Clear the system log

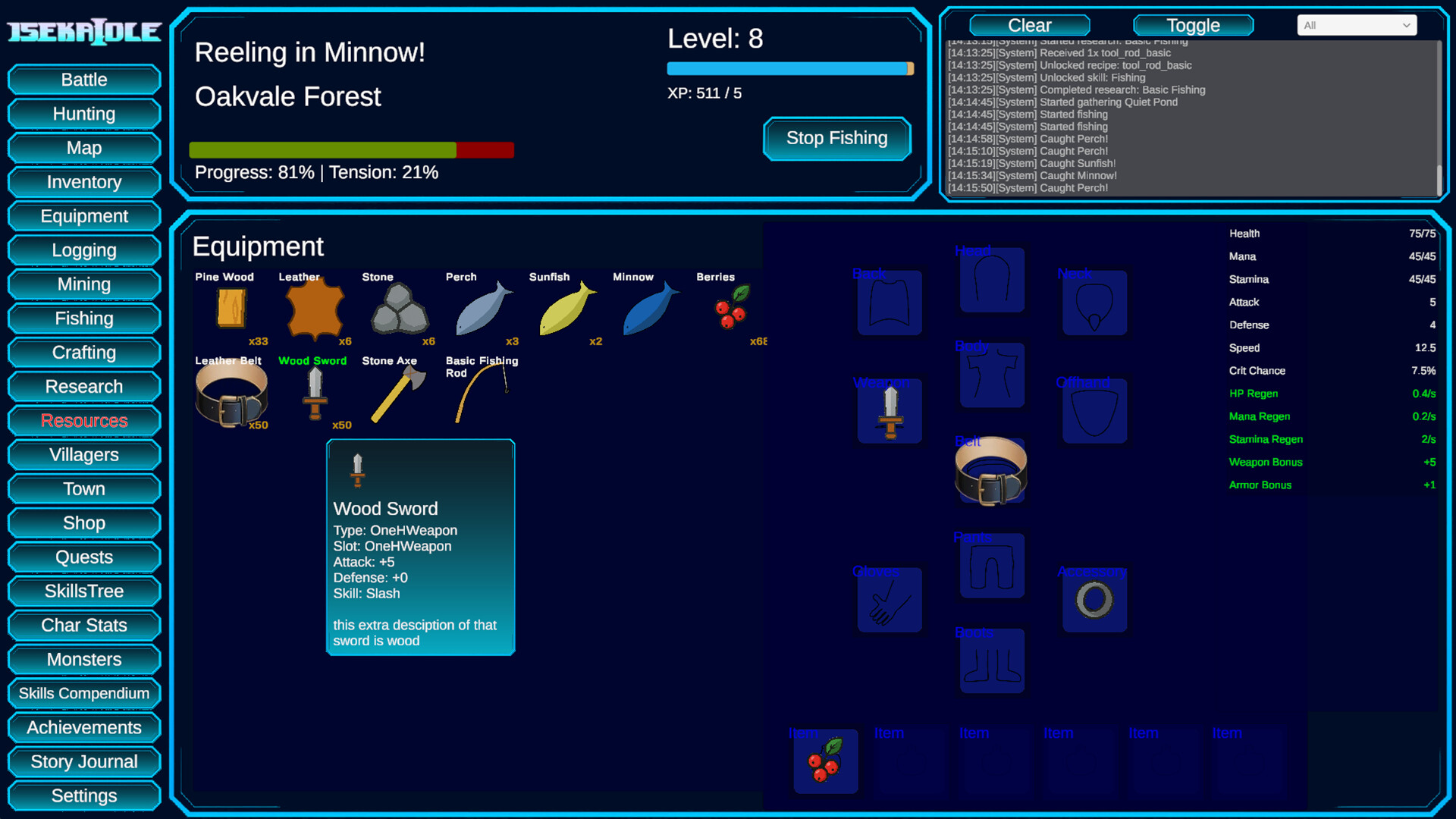tap(1029, 25)
